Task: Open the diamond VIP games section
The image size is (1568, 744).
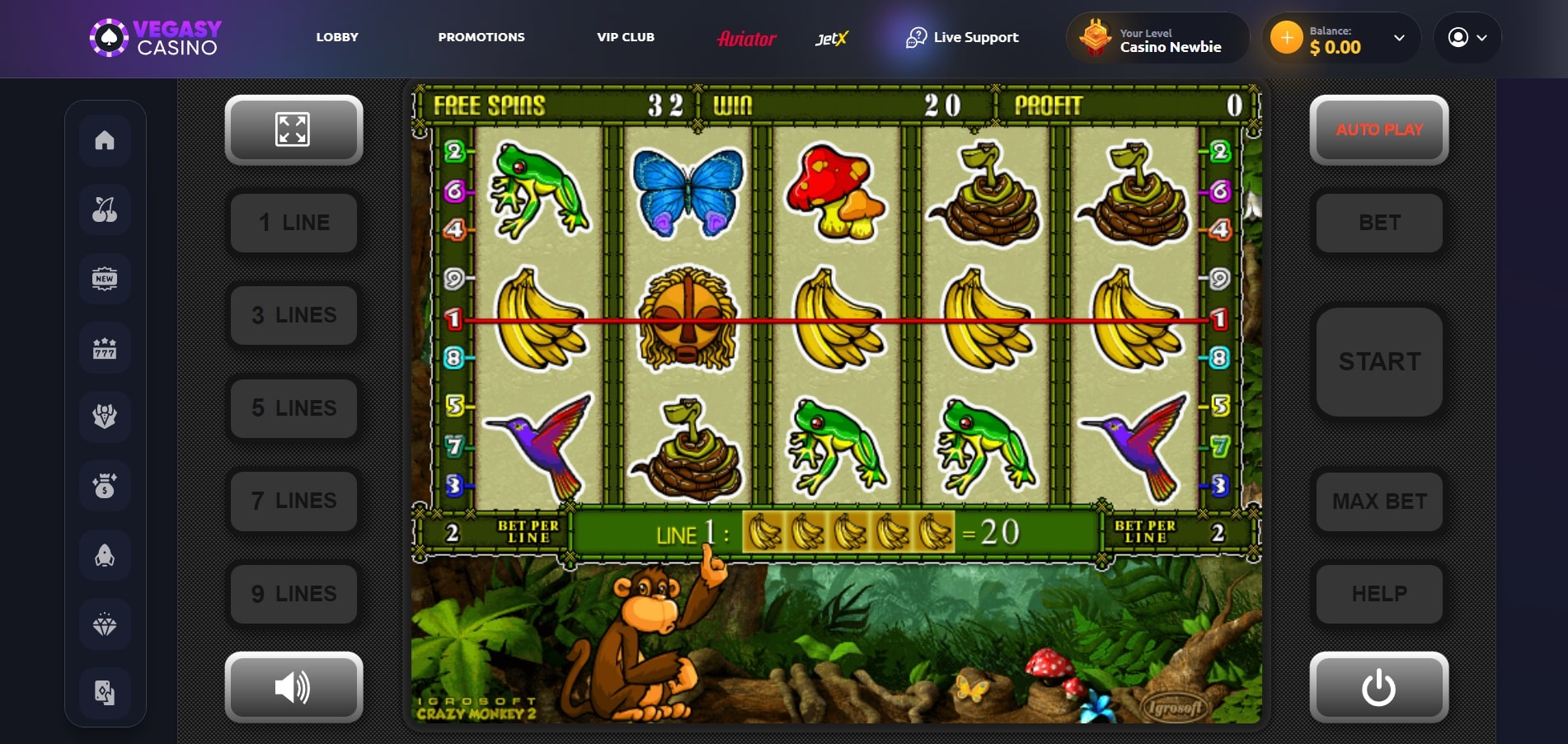Action: click(x=105, y=624)
